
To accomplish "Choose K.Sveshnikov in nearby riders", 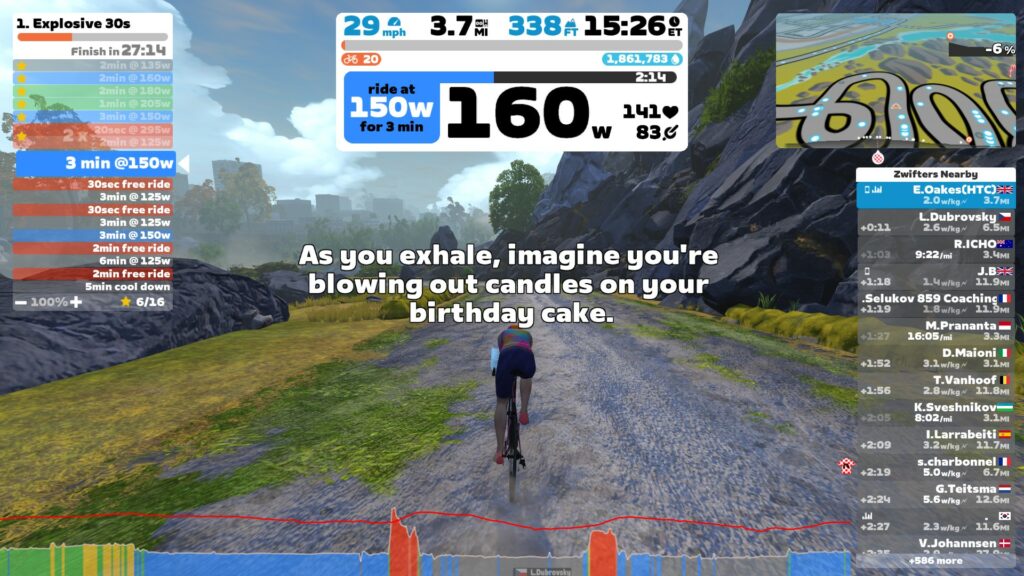I will coord(935,412).
